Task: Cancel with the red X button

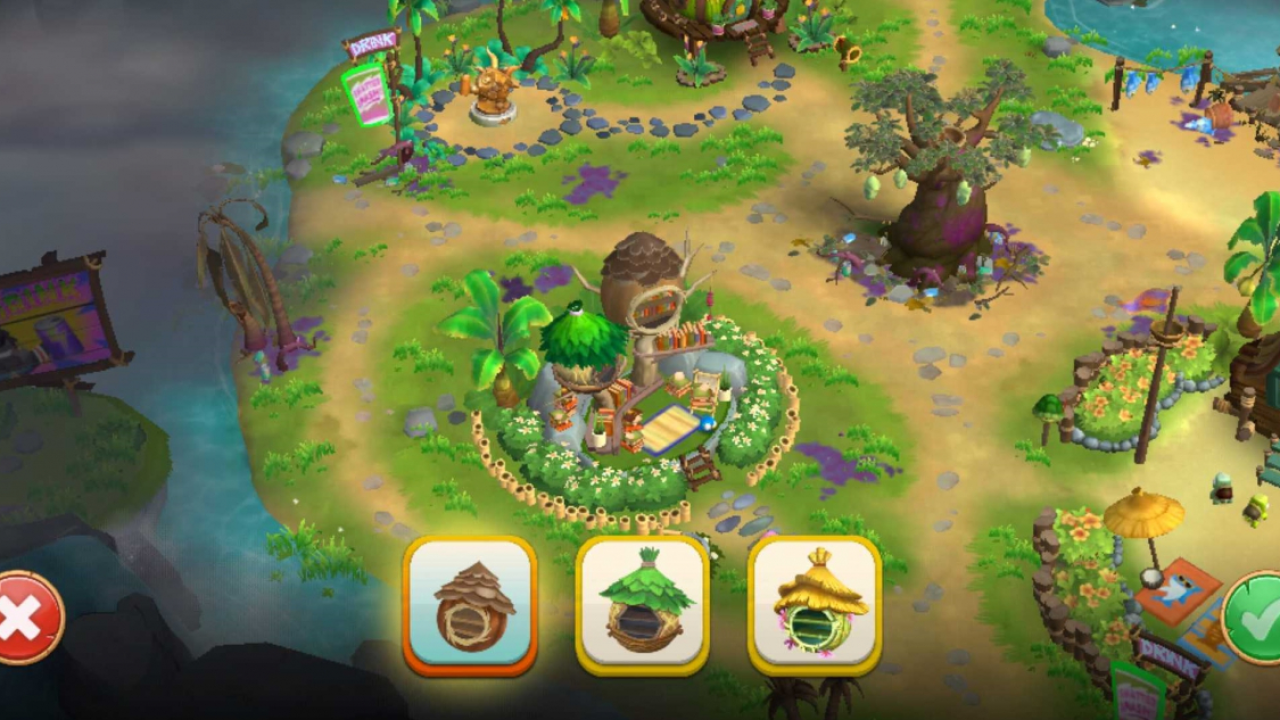Action: tap(24, 618)
